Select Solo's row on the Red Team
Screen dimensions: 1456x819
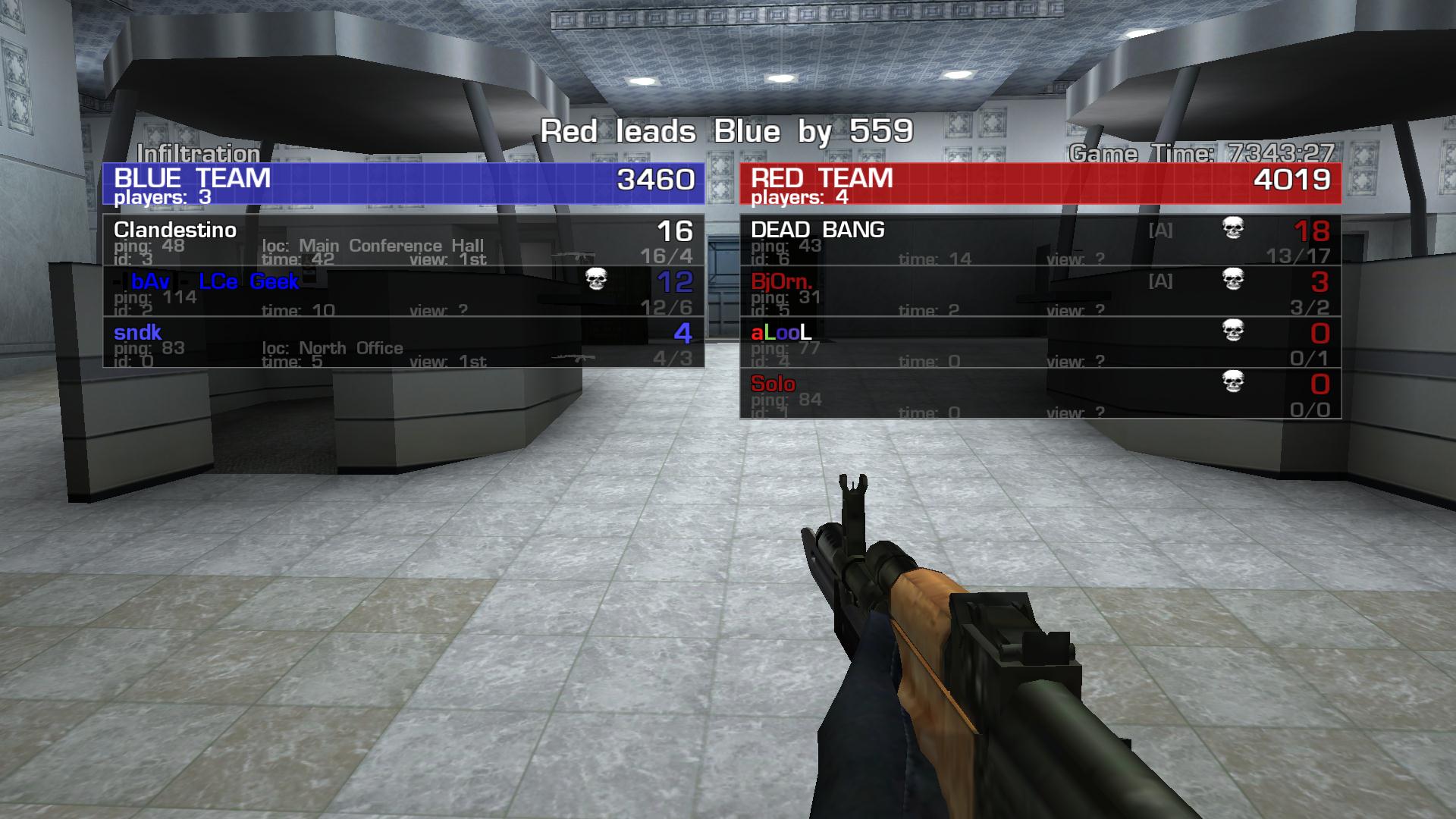pyautogui.click(x=1040, y=394)
